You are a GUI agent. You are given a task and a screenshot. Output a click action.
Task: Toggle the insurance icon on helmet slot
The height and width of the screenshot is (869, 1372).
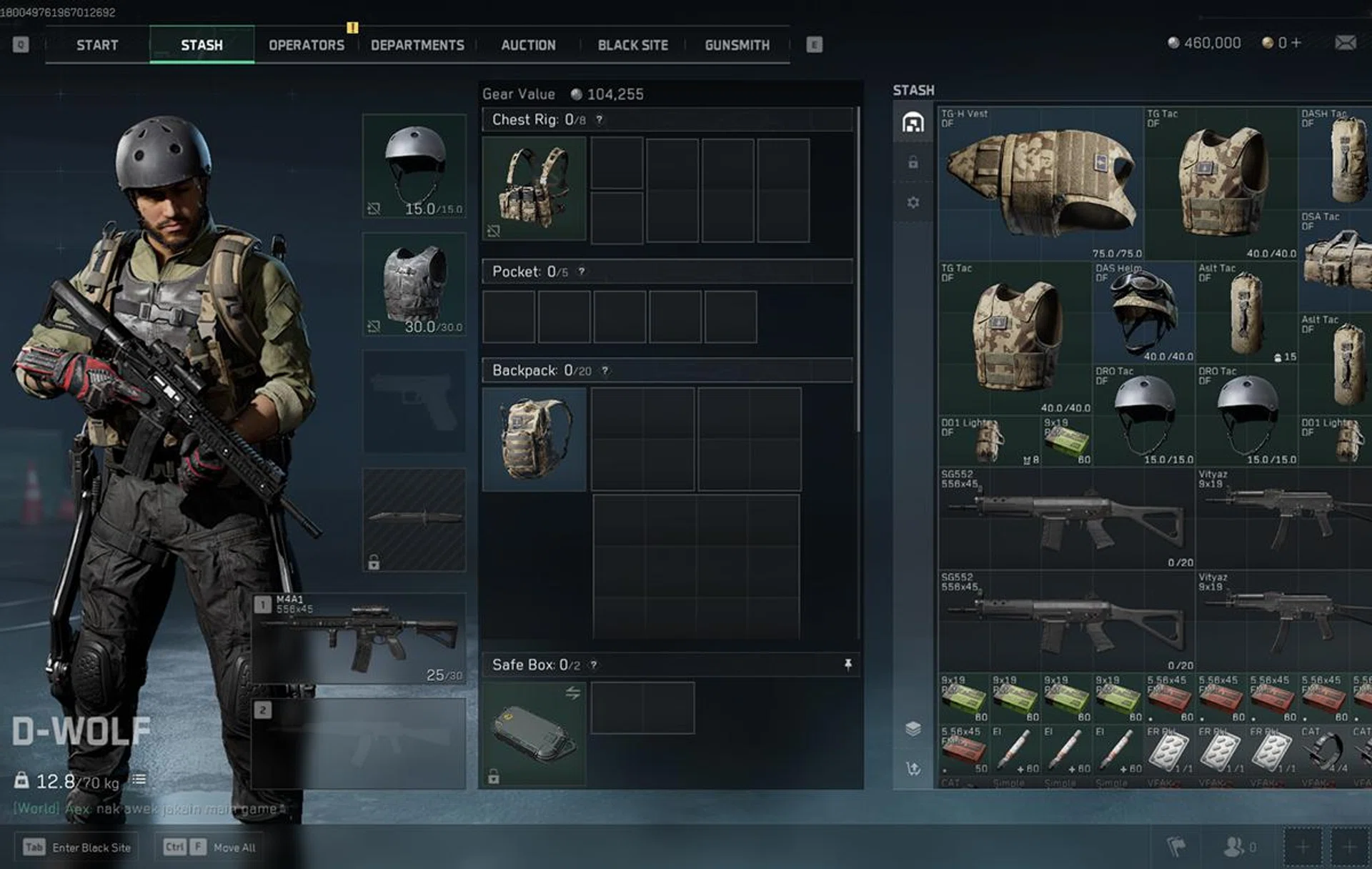pyautogui.click(x=374, y=208)
